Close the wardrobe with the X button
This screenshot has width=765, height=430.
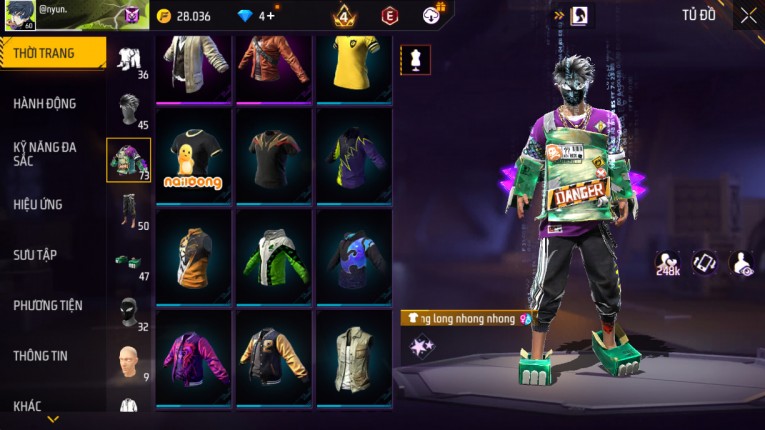point(749,15)
